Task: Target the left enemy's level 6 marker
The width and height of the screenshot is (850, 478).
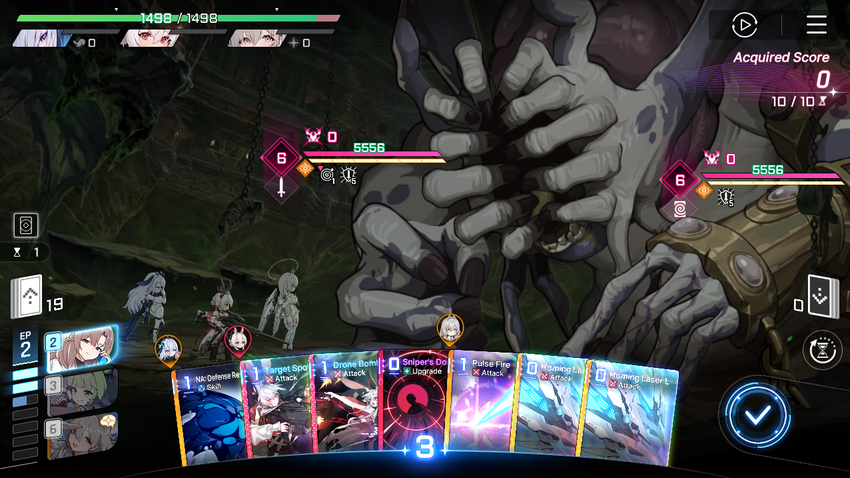Action: click(281, 157)
